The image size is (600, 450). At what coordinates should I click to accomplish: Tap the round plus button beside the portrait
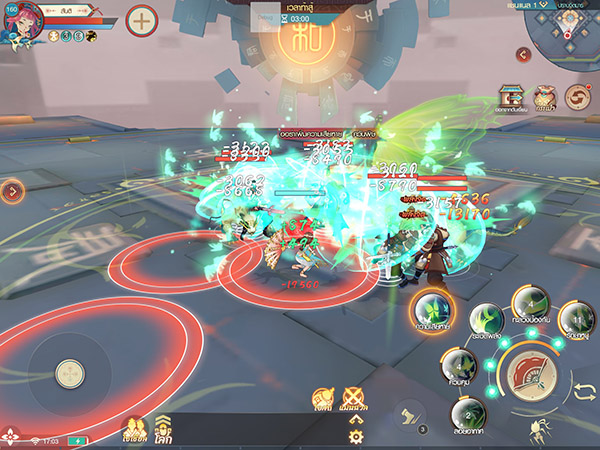[x=142, y=20]
